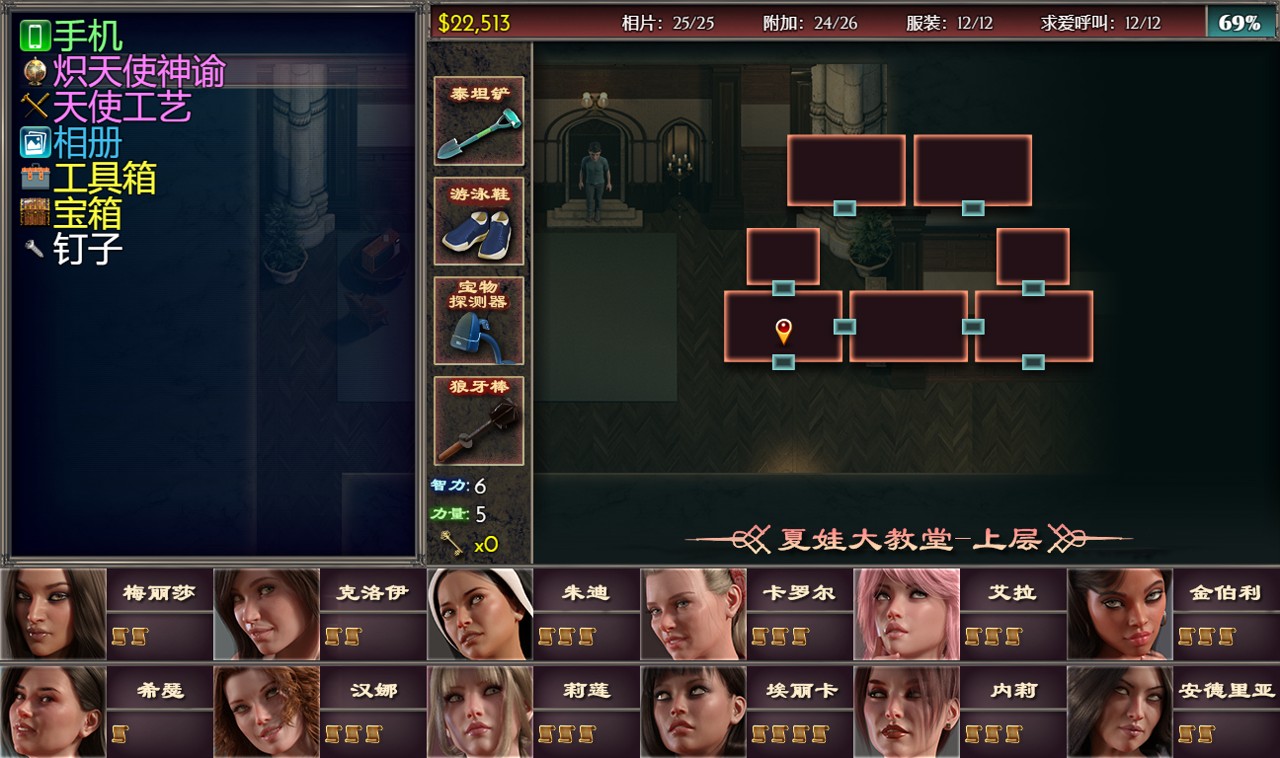The width and height of the screenshot is (1280, 758).
Task: Open 梅丽莎's character panel
Action: 54,614
